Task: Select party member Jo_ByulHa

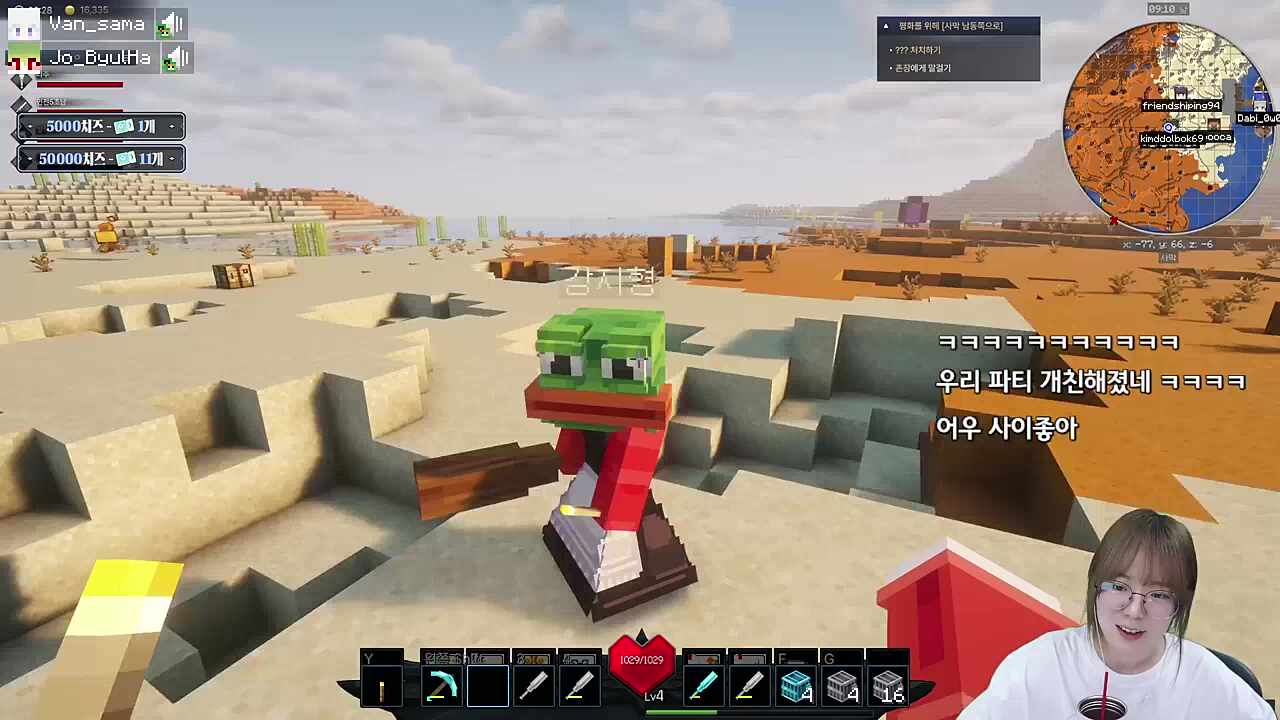Action: [x=100, y=58]
